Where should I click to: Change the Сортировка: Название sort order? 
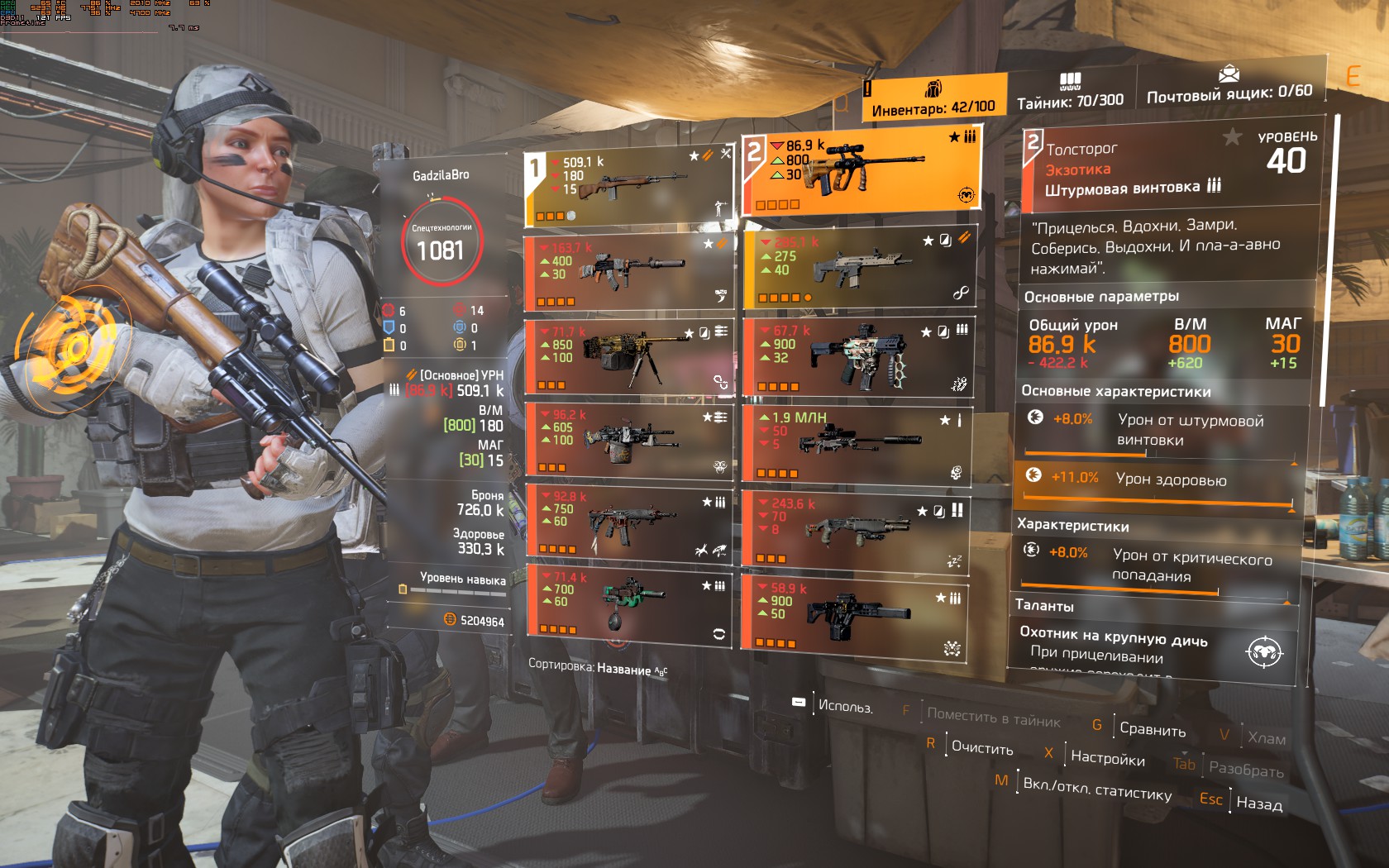click(598, 667)
